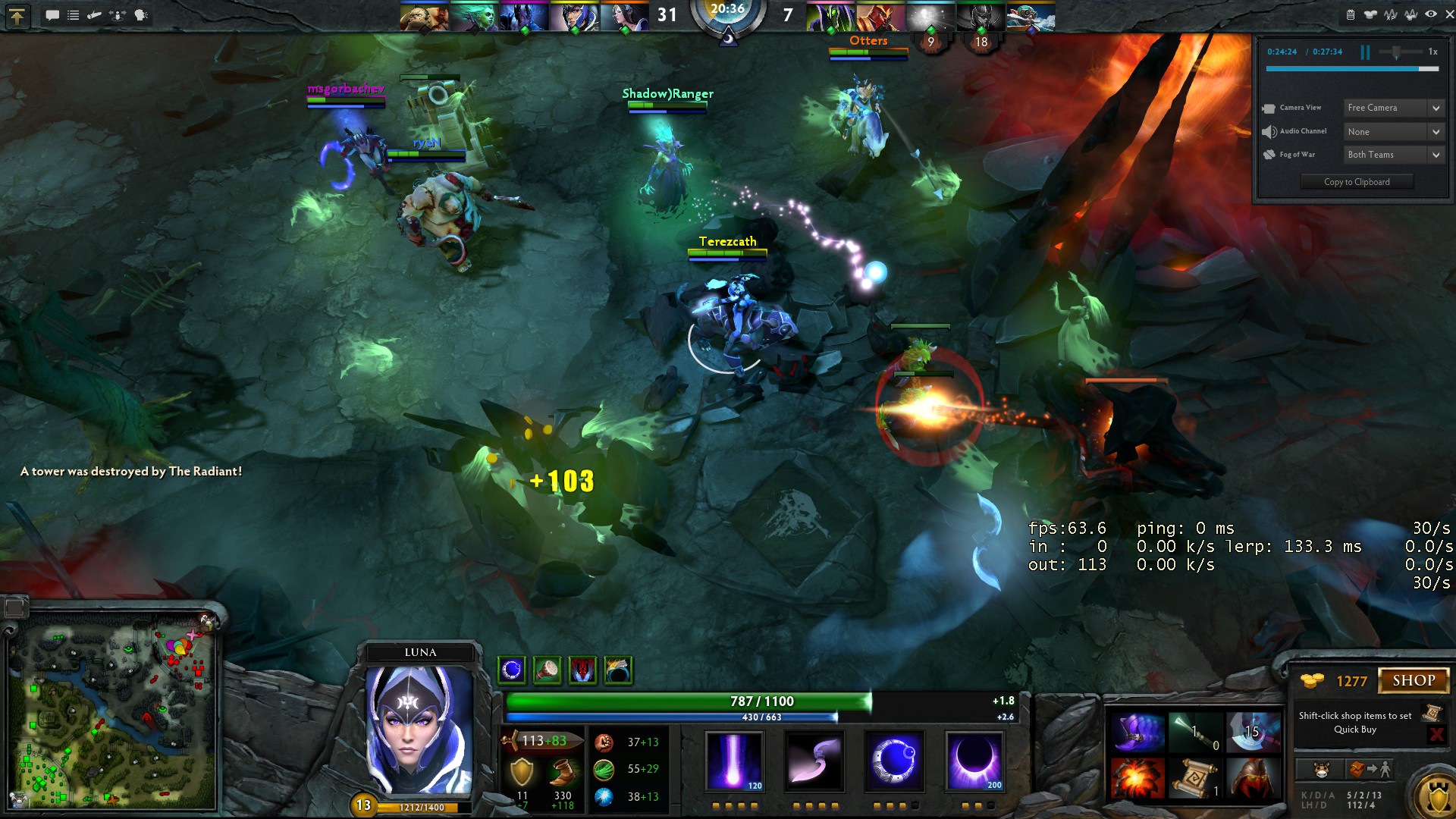Adjust the playback speed slider
Image resolution: width=1456 pixels, height=819 pixels.
(x=1396, y=52)
